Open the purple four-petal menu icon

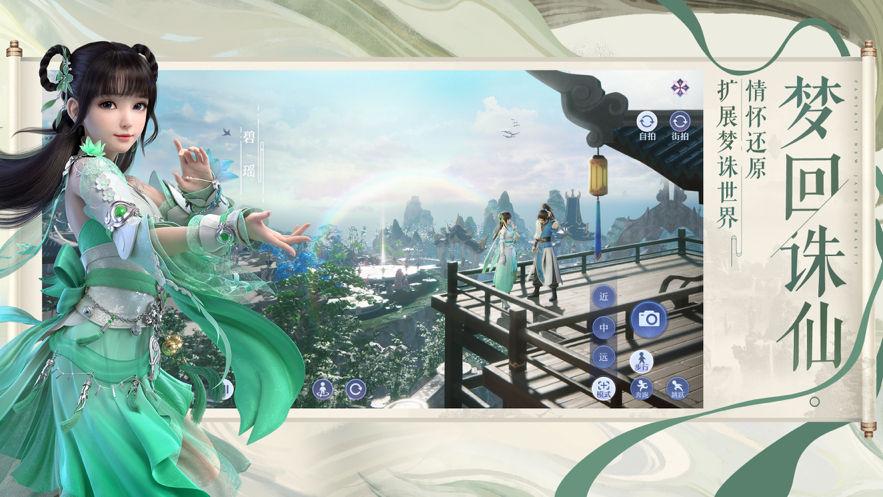[x=680, y=88]
